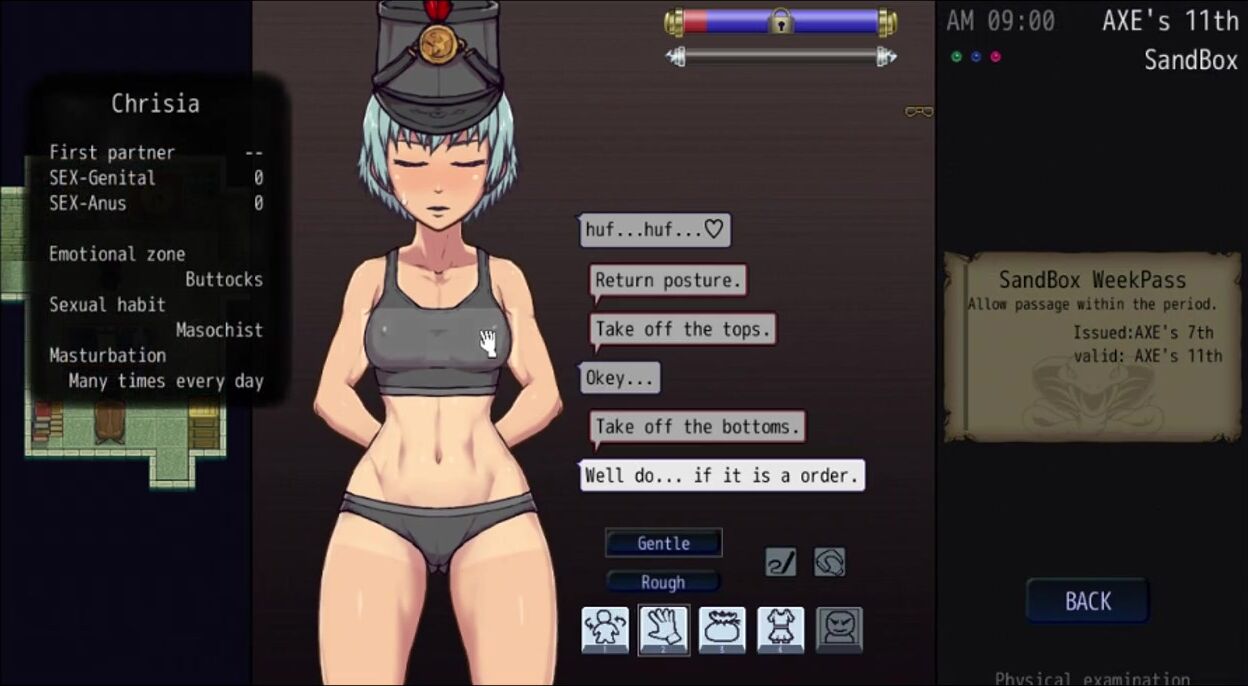Select the Gentle mode button
This screenshot has height=686, width=1248.
[x=663, y=543]
